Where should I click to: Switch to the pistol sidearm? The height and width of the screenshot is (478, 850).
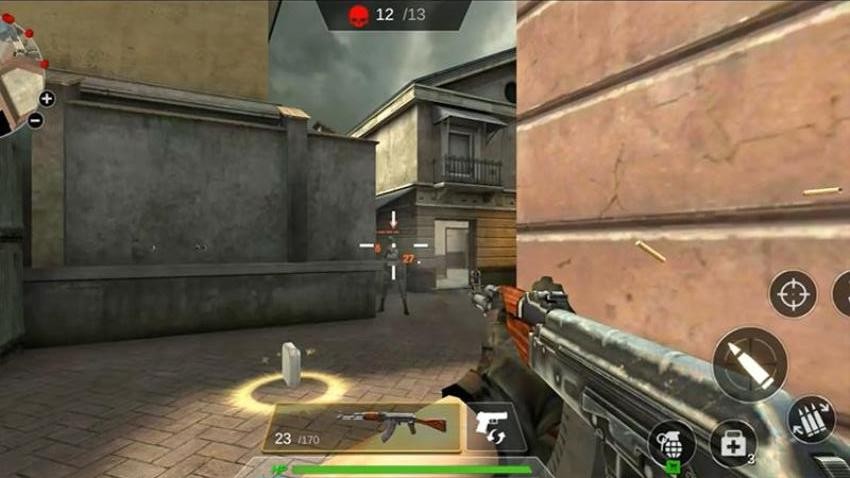pyautogui.click(x=495, y=425)
